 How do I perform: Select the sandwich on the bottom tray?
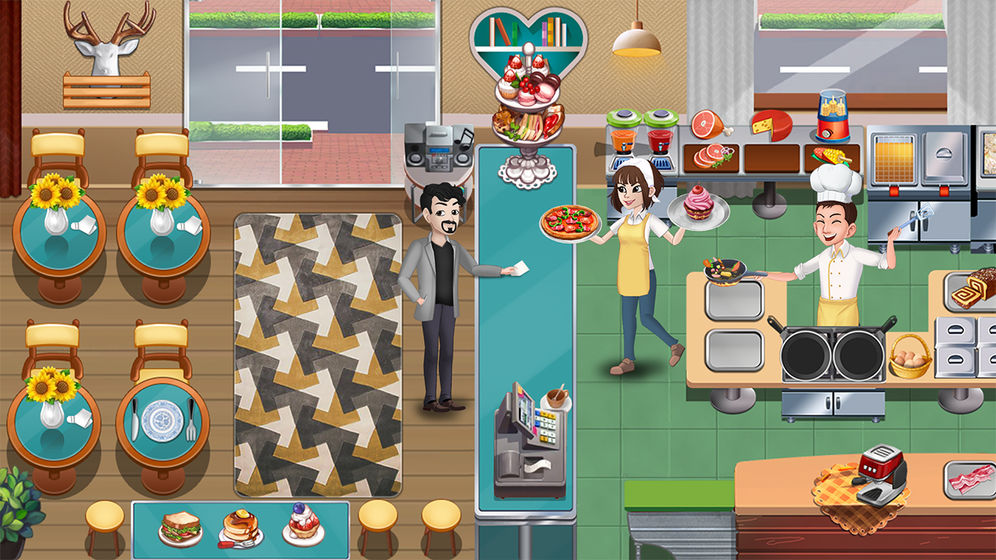180,526
